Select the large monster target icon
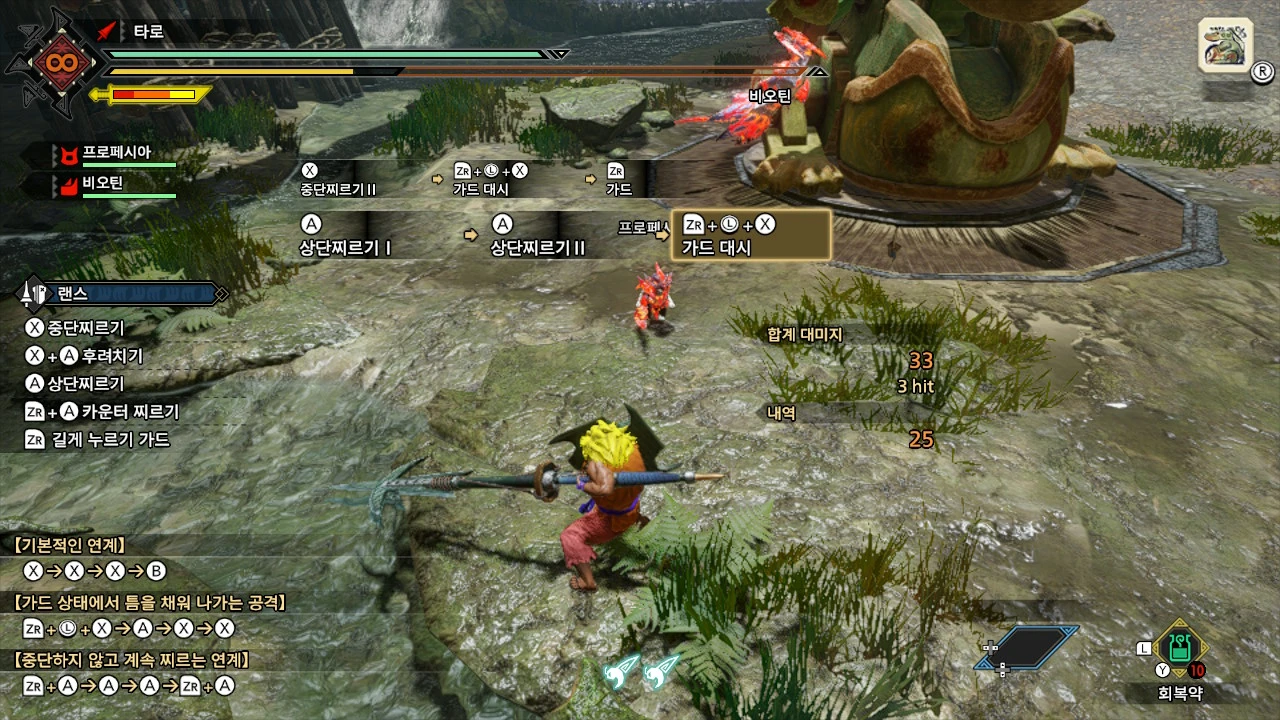Screen dimensions: 1280x720 [1224, 46]
